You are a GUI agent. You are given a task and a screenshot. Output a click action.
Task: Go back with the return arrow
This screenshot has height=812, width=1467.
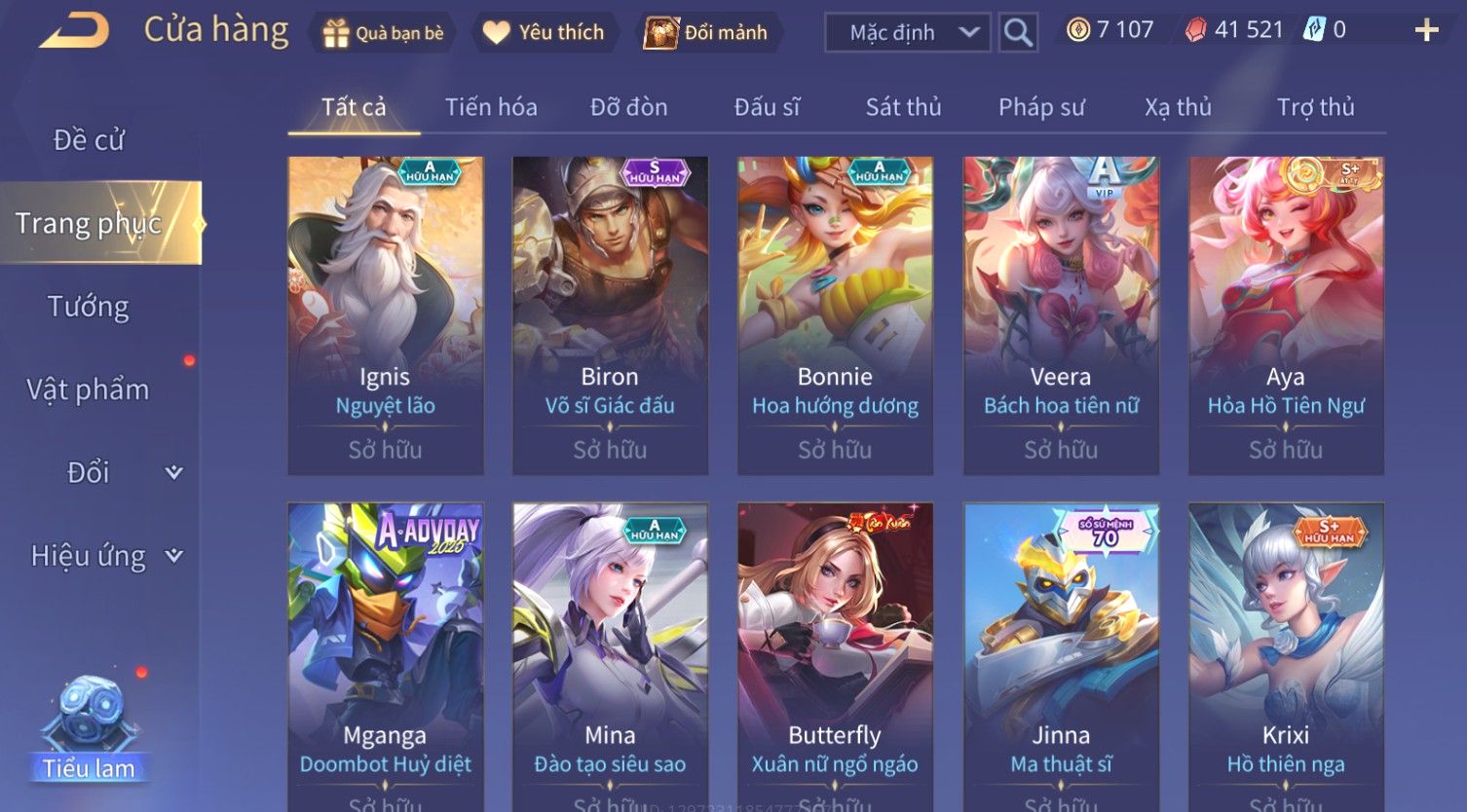(73, 31)
